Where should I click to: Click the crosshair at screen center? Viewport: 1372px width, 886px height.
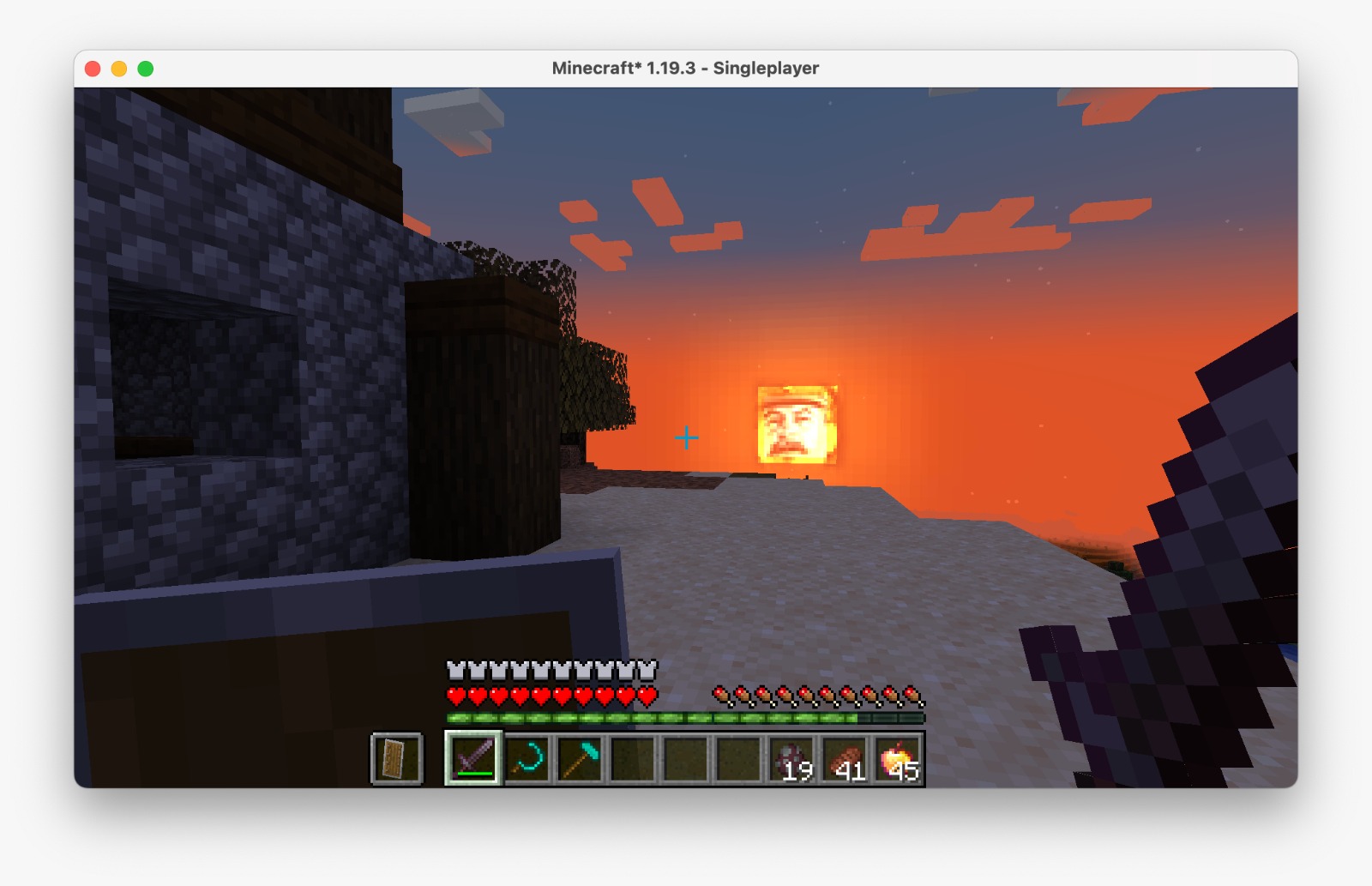[x=686, y=438]
